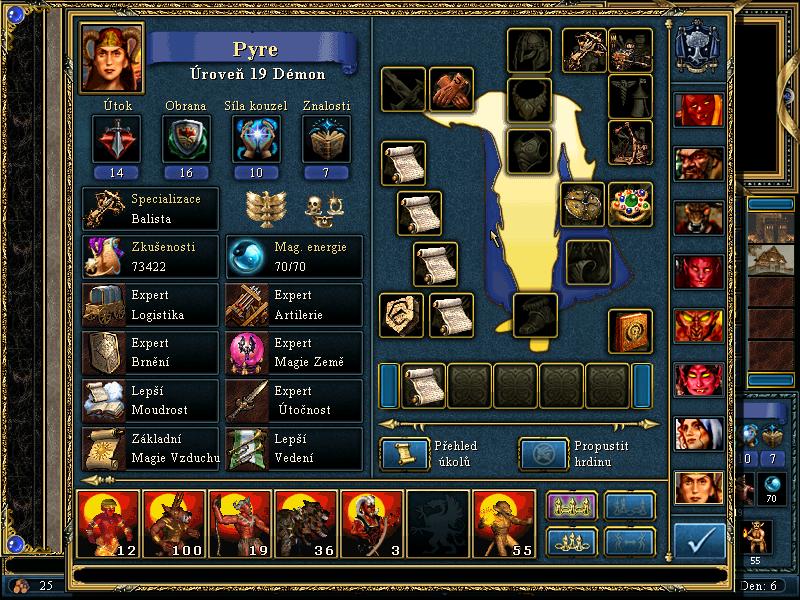
Task: Choose the army stack of 36 hounds
Action: [306, 522]
